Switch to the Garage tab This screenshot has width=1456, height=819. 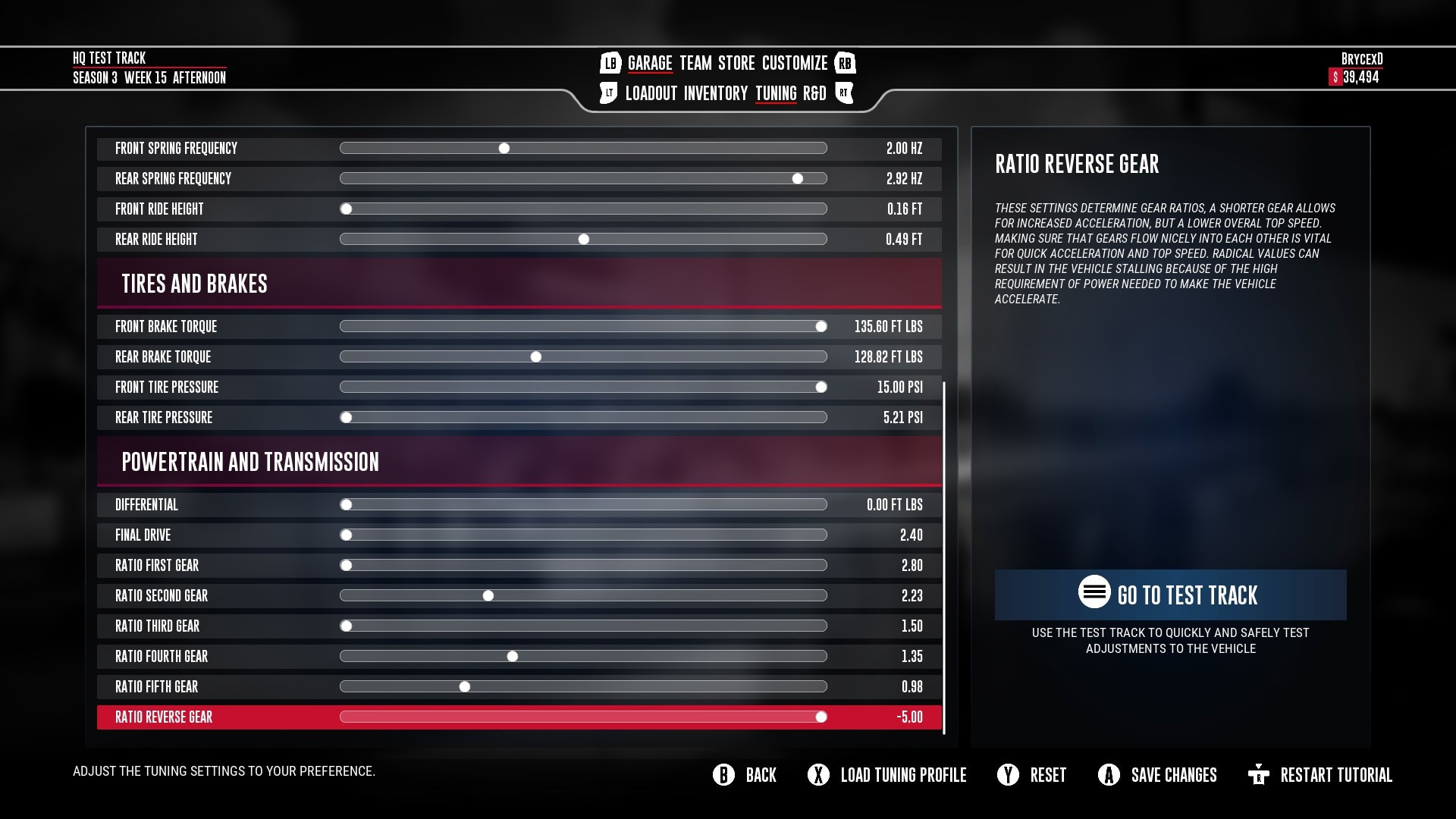point(650,63)
